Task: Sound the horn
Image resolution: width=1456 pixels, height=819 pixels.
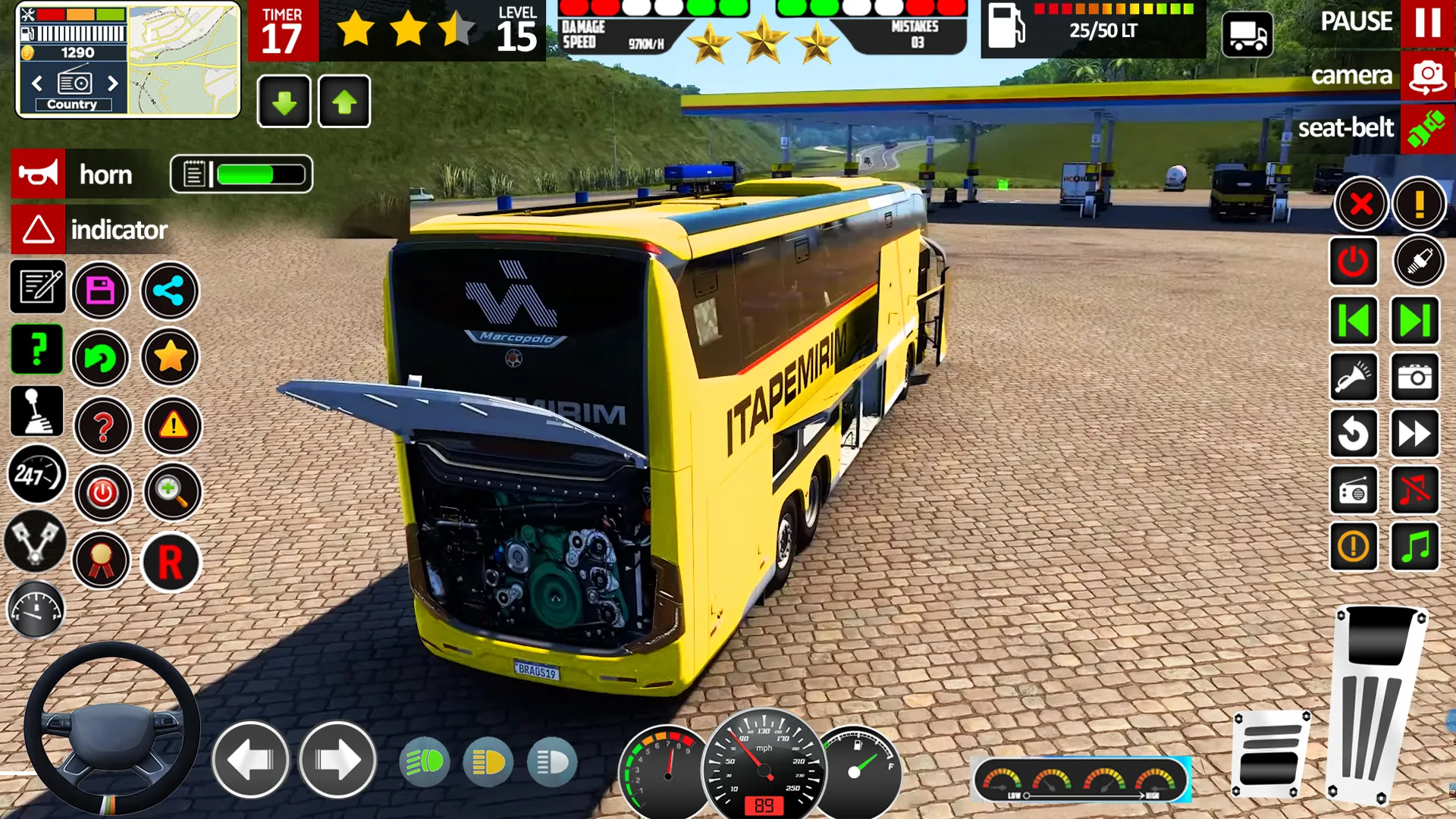Action: pos(38,174)
